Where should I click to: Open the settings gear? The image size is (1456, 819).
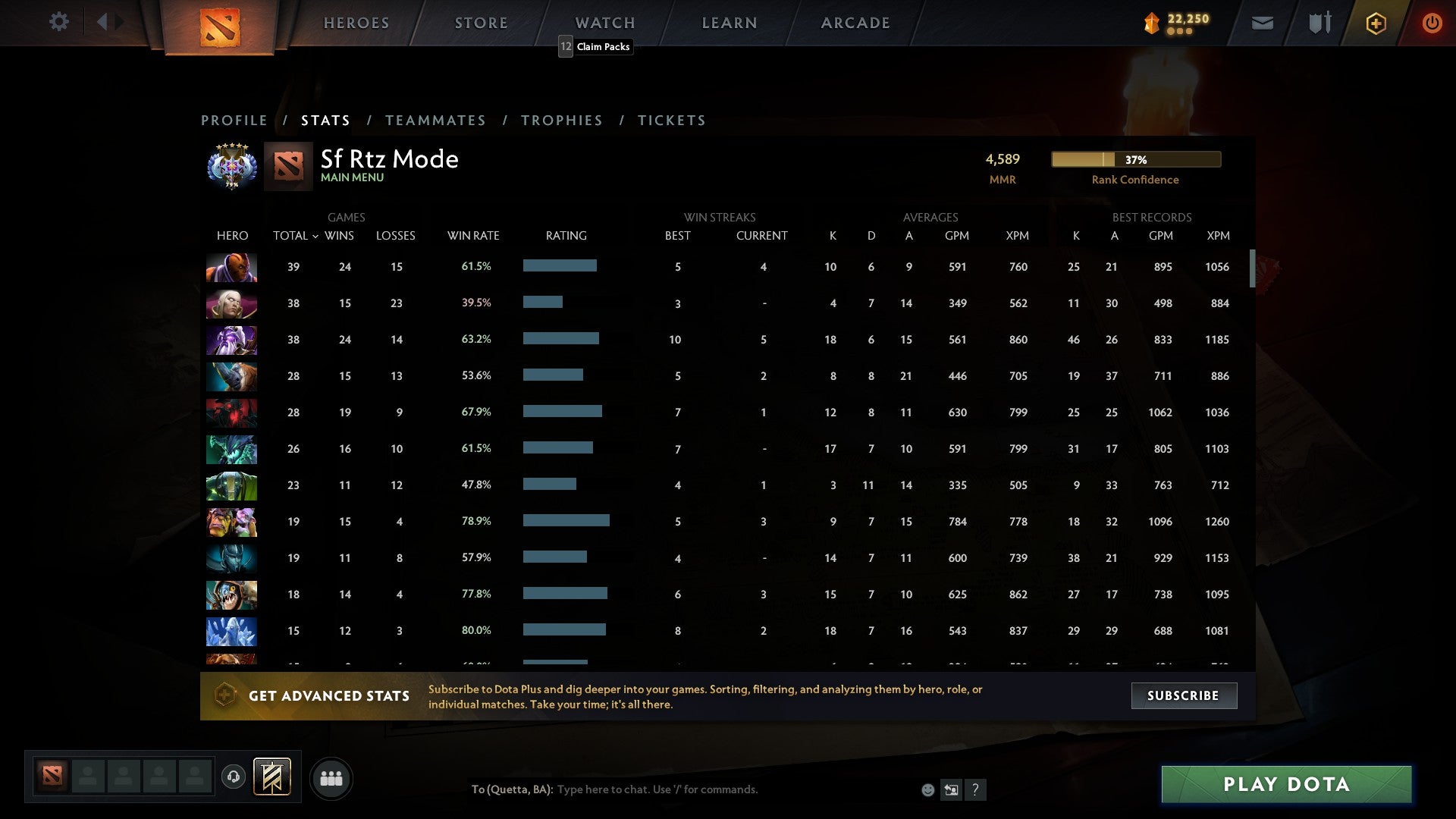coord(59,22)
